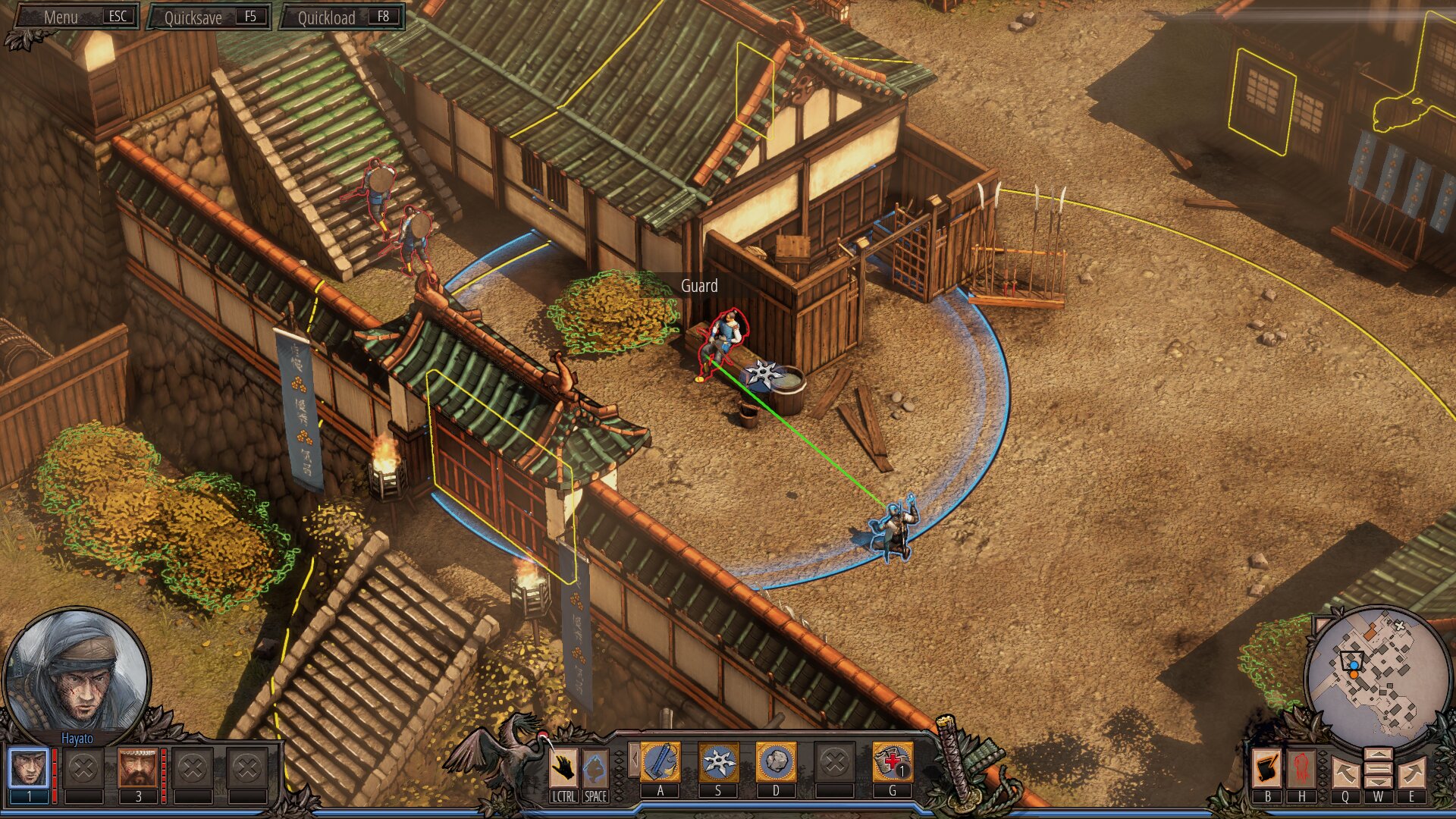Toggle the blue crouch silhouette icon
The height and width of the screenshot is (819, 1456).
(595, 767)
